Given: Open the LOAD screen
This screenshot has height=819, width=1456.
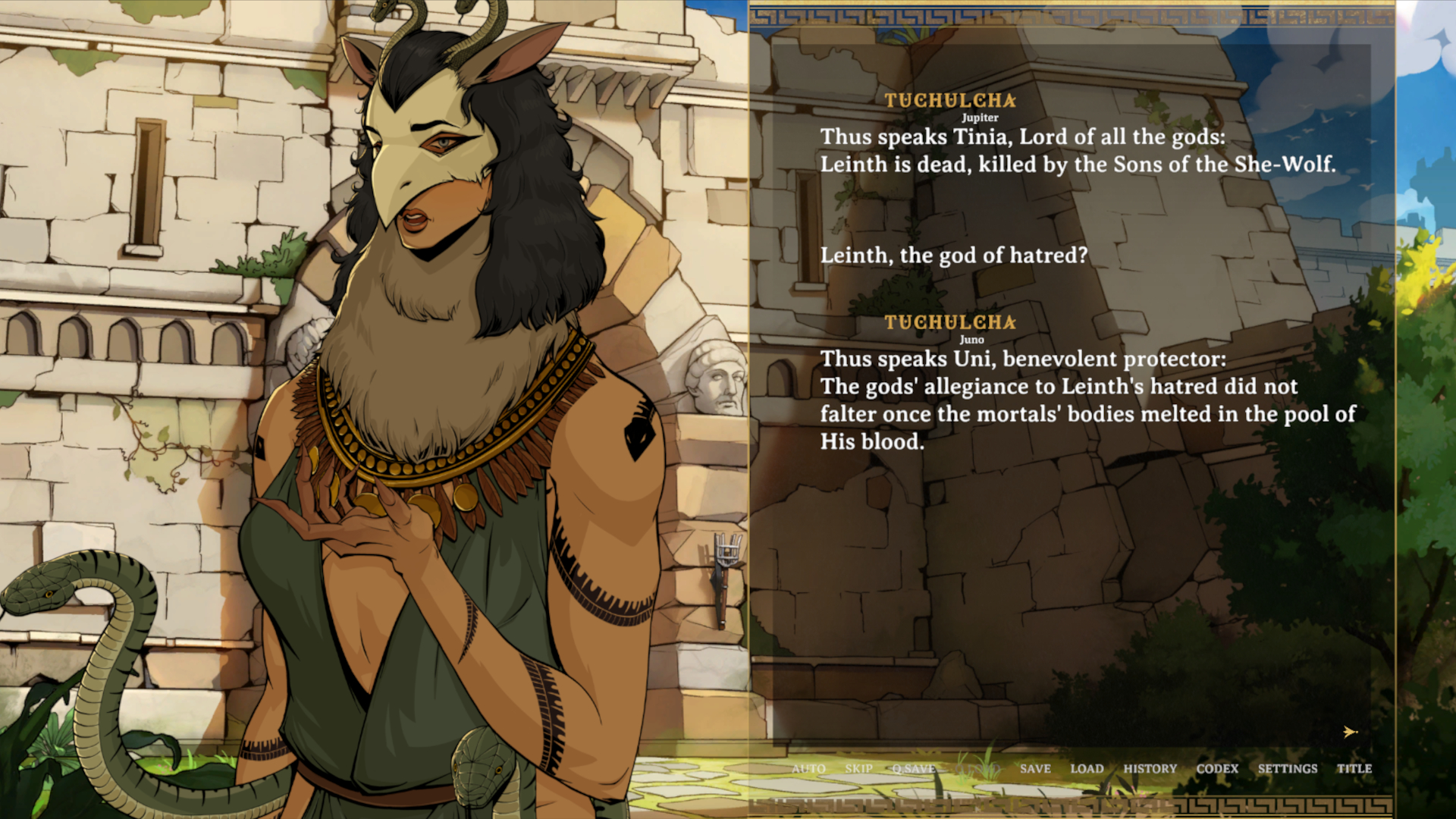Looking at the screenshot, I should (x=1087, y=768).
